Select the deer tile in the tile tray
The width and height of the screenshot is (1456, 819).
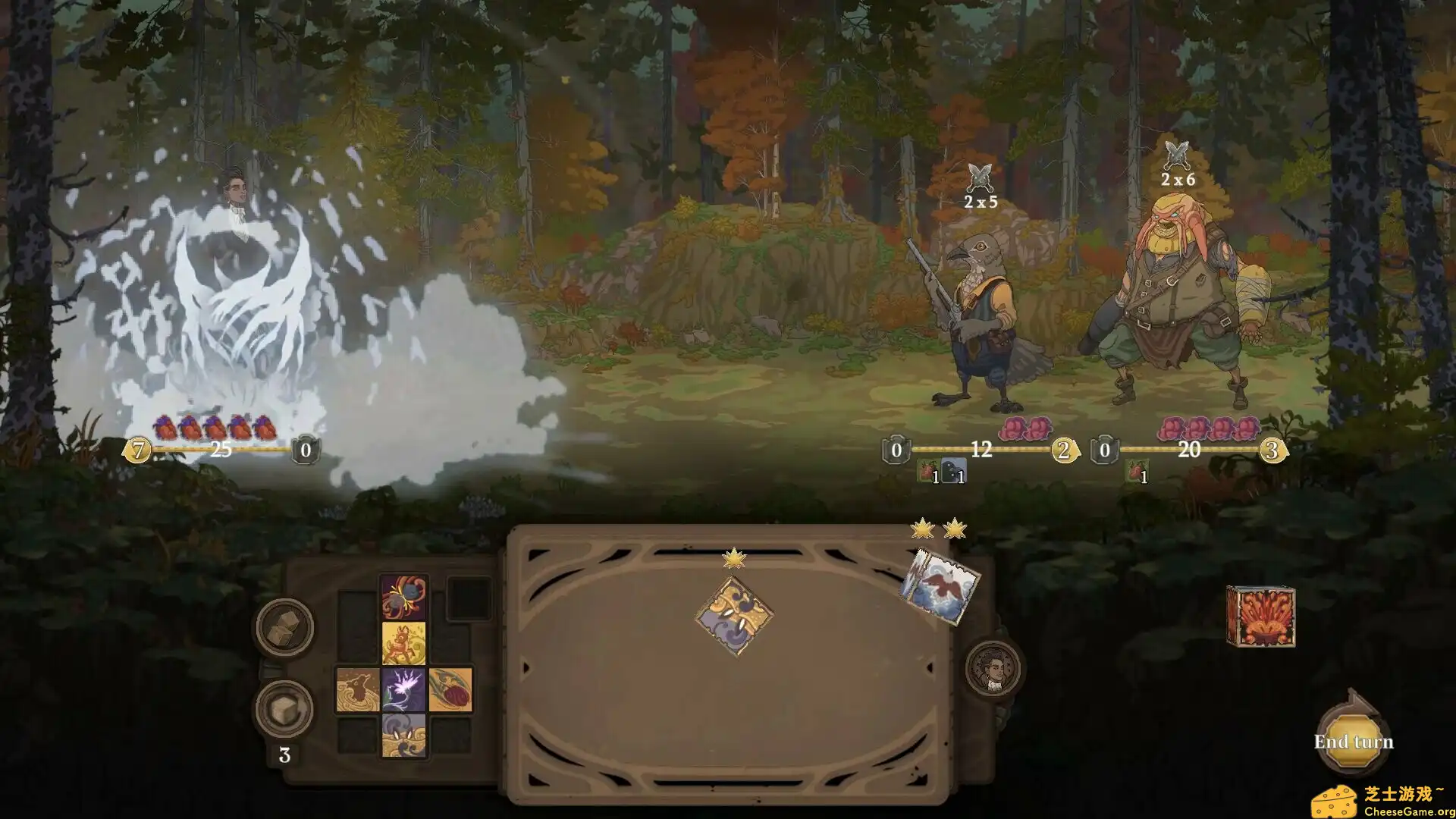point(403,642)
